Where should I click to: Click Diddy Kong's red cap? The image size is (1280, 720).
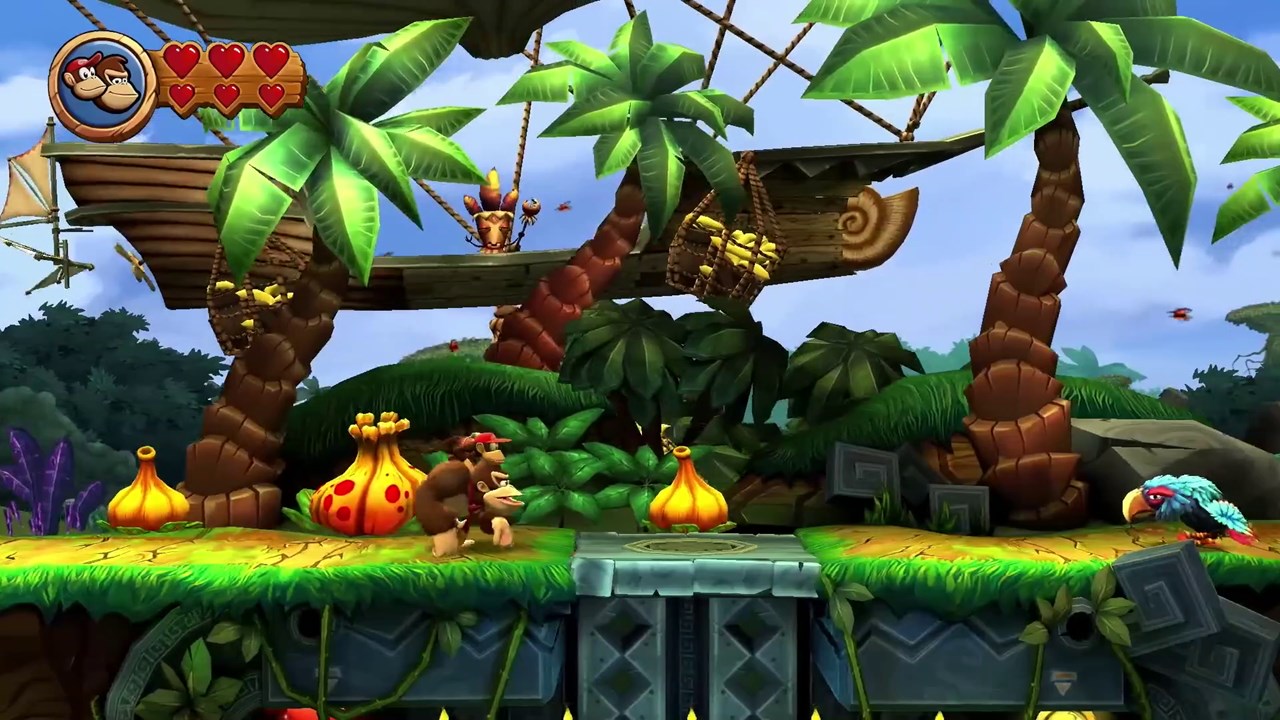(487, 440)
